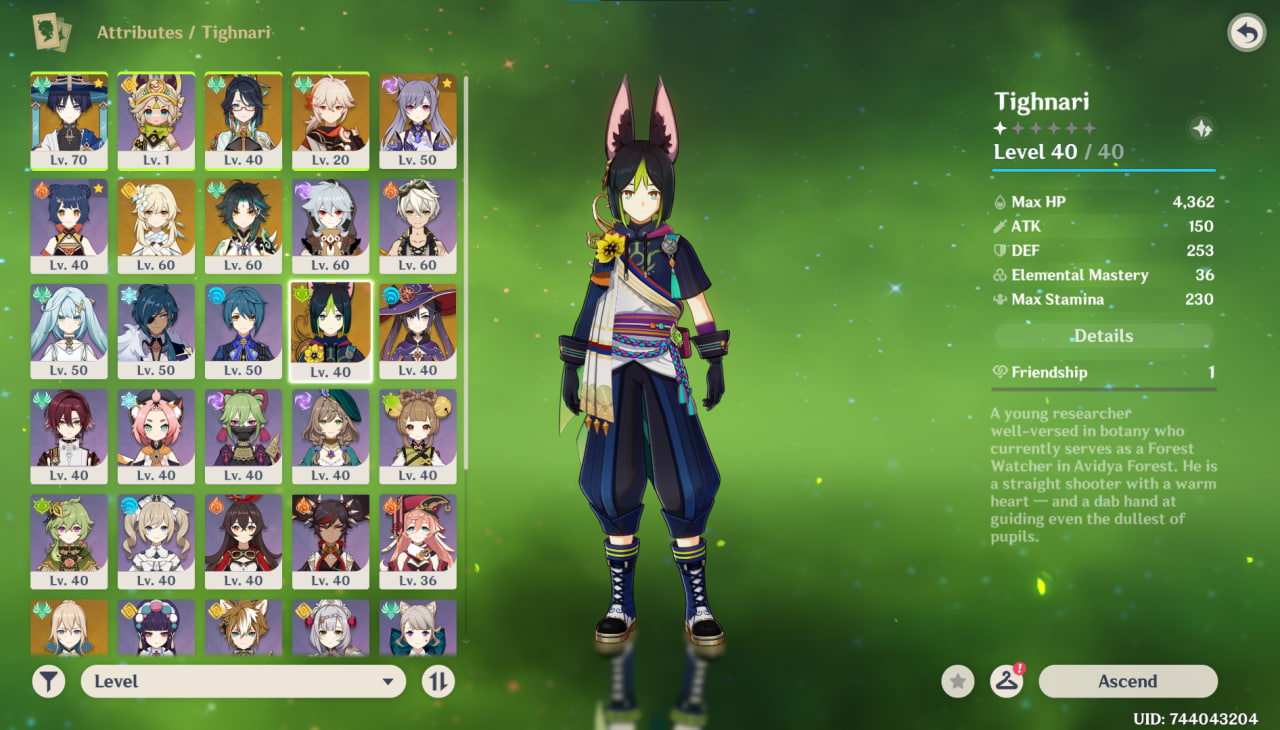Pick Yanfei's Lv. 36 portrait

click(x=417, y=540)
